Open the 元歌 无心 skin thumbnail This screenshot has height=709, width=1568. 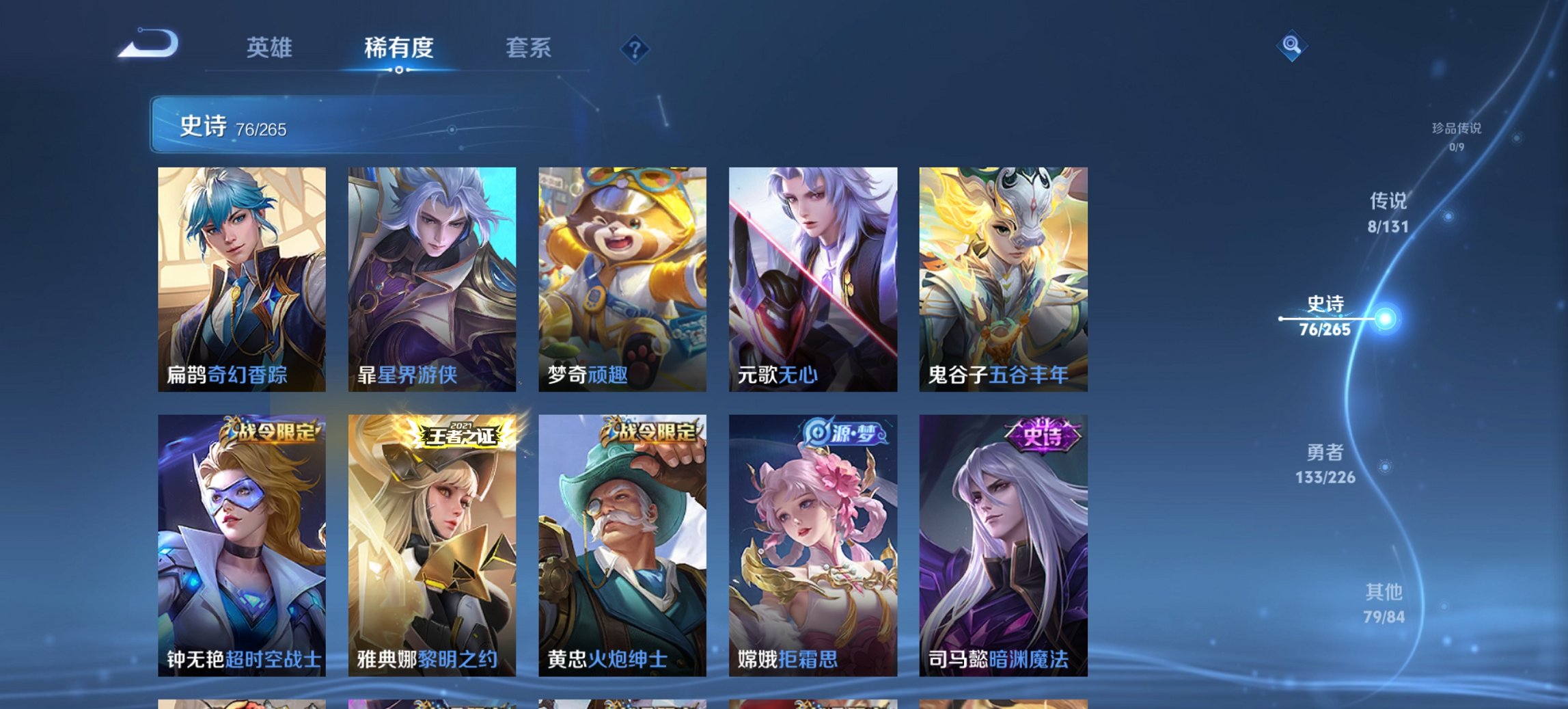pyautogui.click(x=813, y=280)
